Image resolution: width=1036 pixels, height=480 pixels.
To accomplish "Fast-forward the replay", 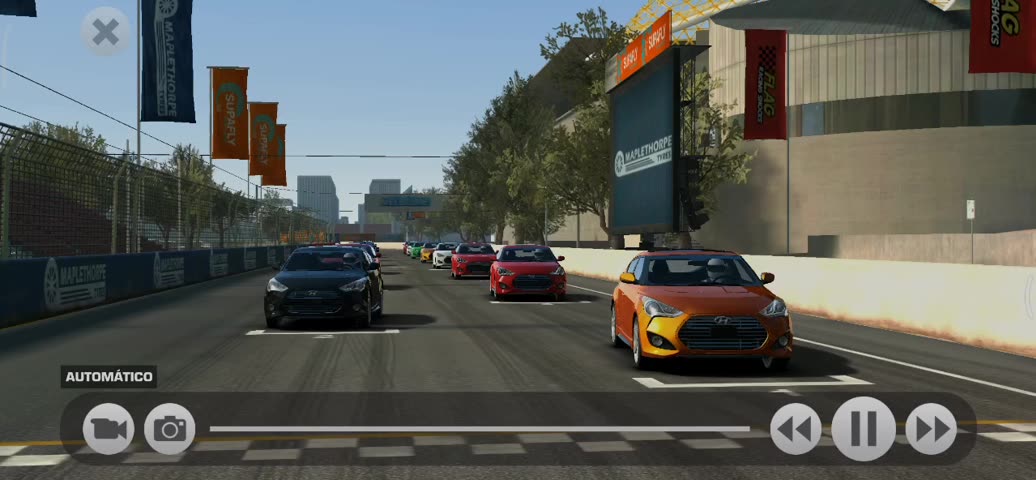I will pos(931,429).
